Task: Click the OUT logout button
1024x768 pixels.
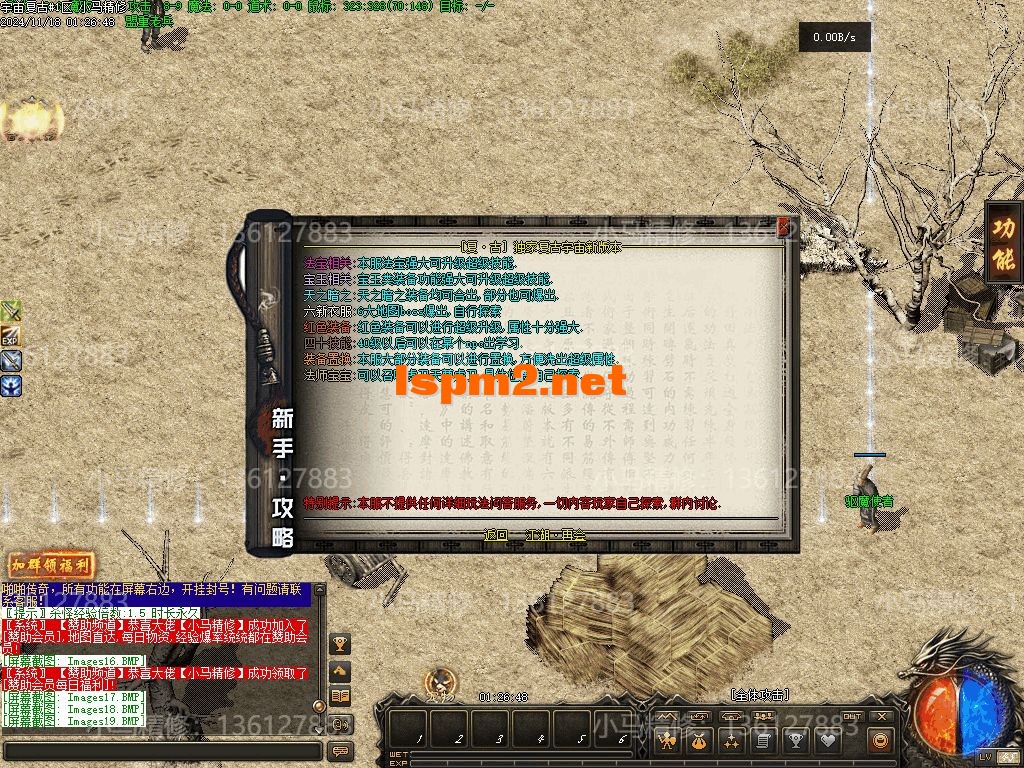Action: click(x=852, y=716)
